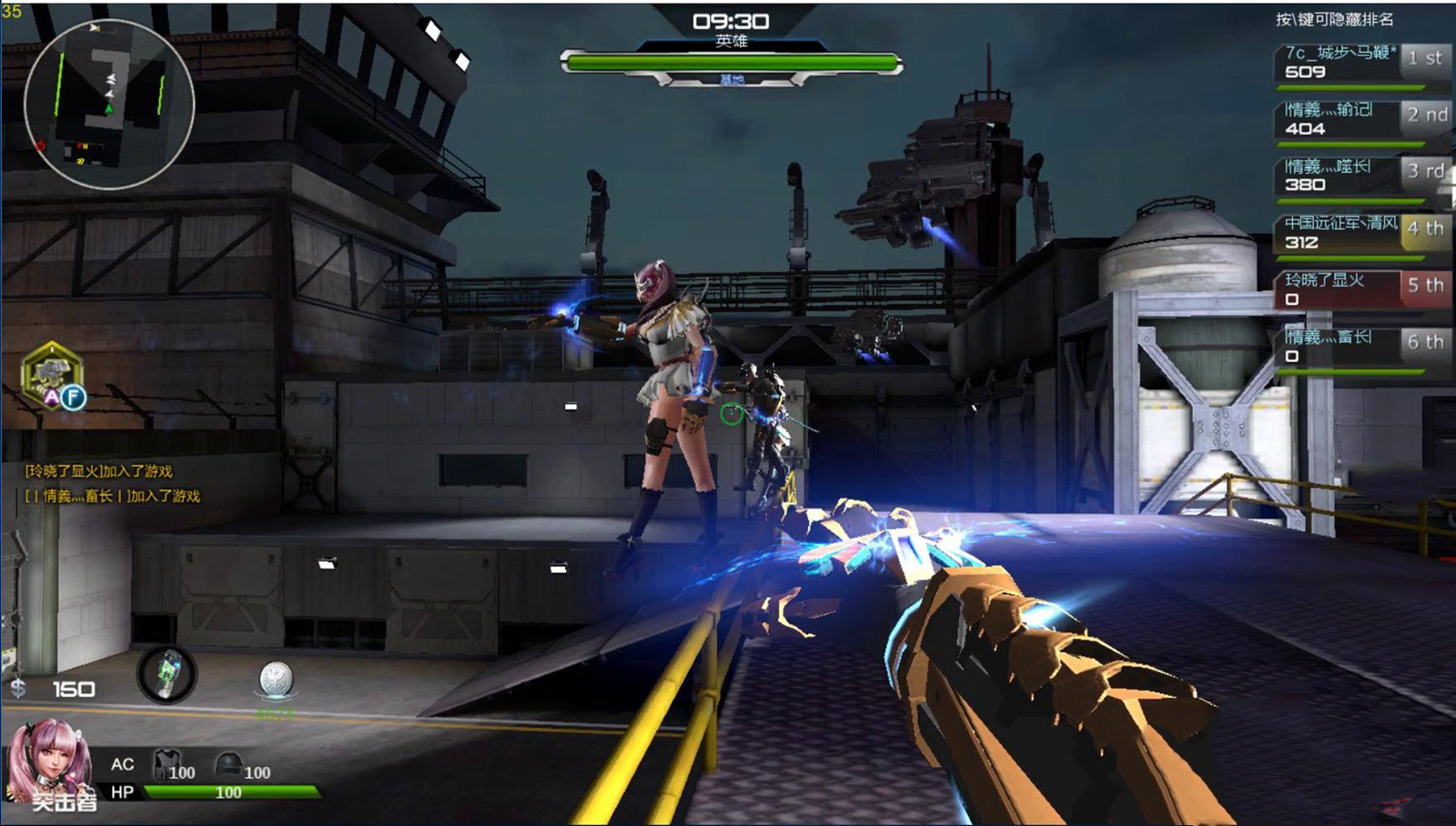Activate the hexagonal skill icon with A F badge
This screenshot has width=1456, height=826.
coord(54,376)
